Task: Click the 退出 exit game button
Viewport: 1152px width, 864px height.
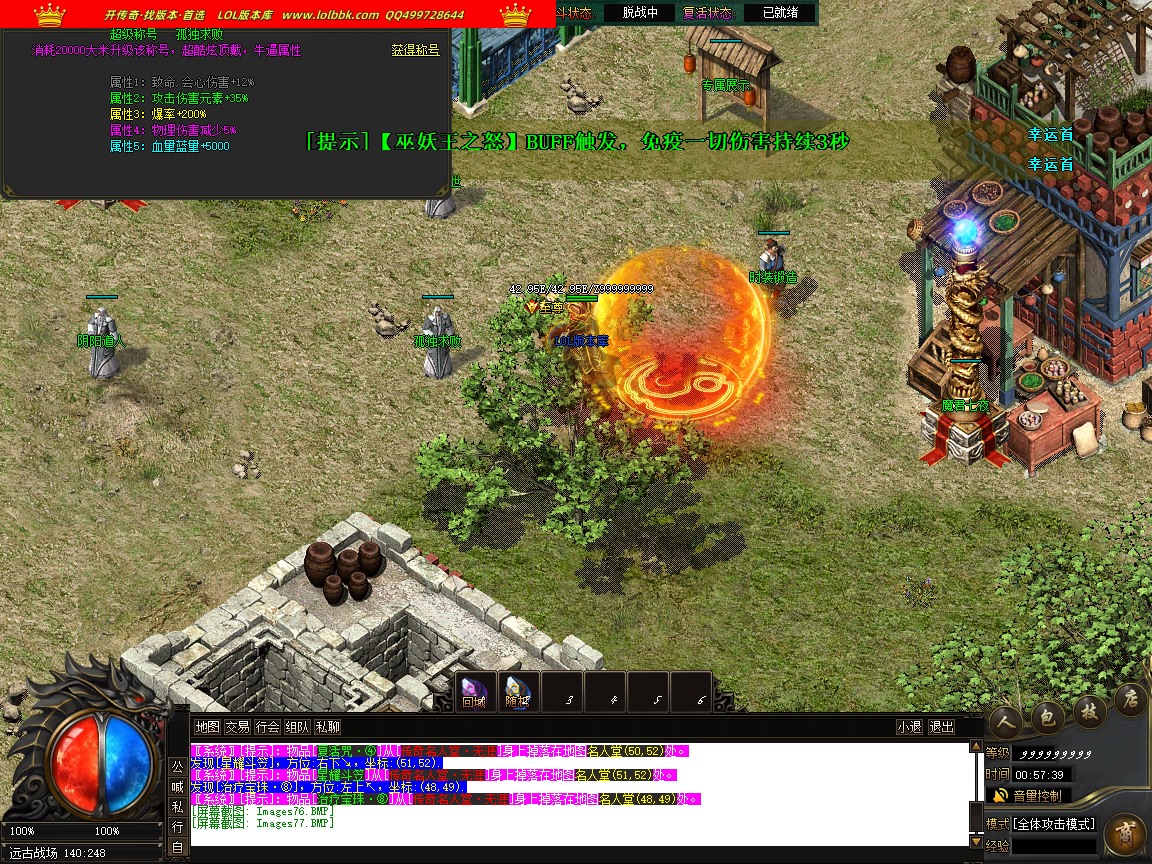Action: (941, 727)
